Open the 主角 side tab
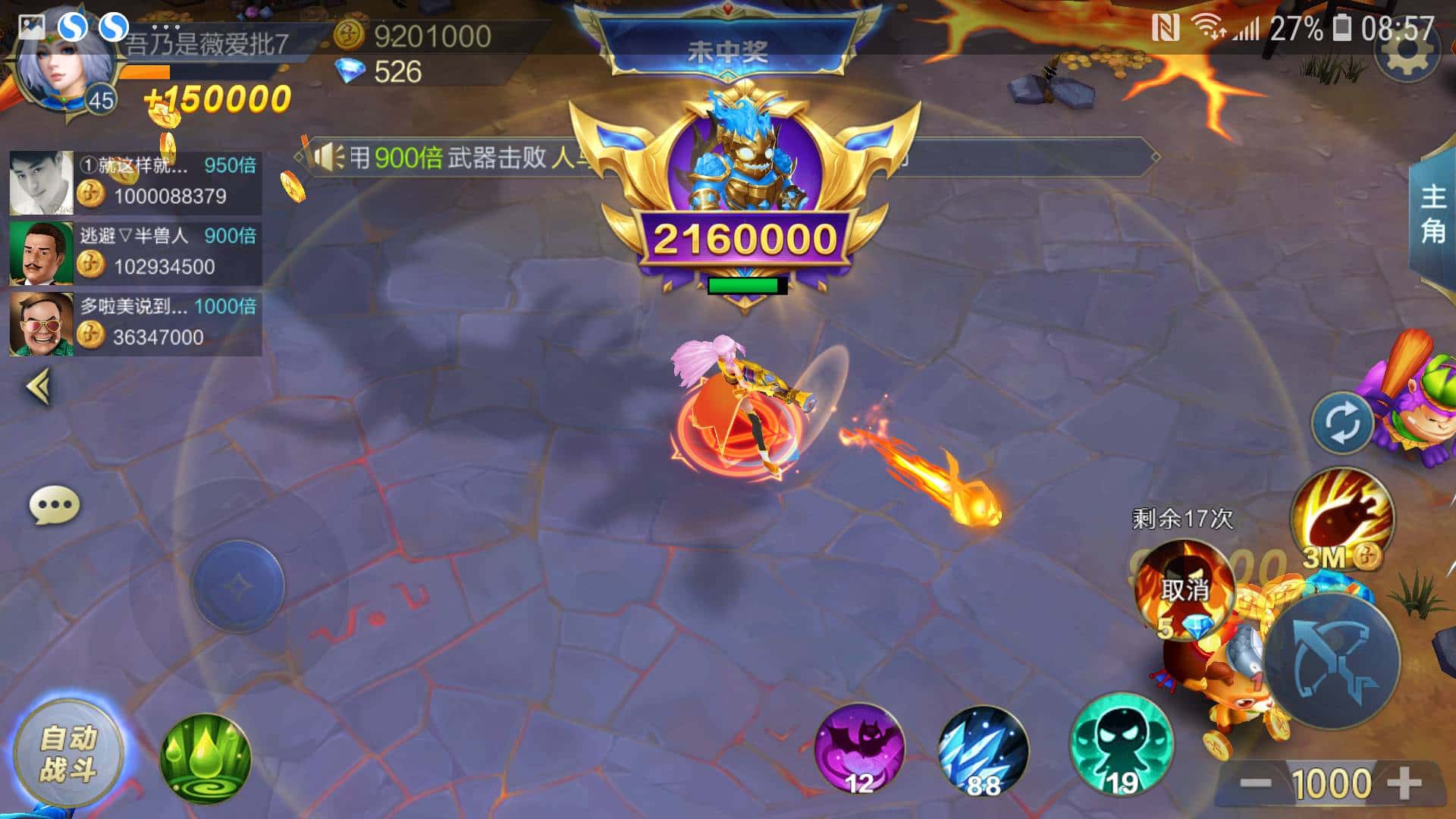 coord(1432,214)
